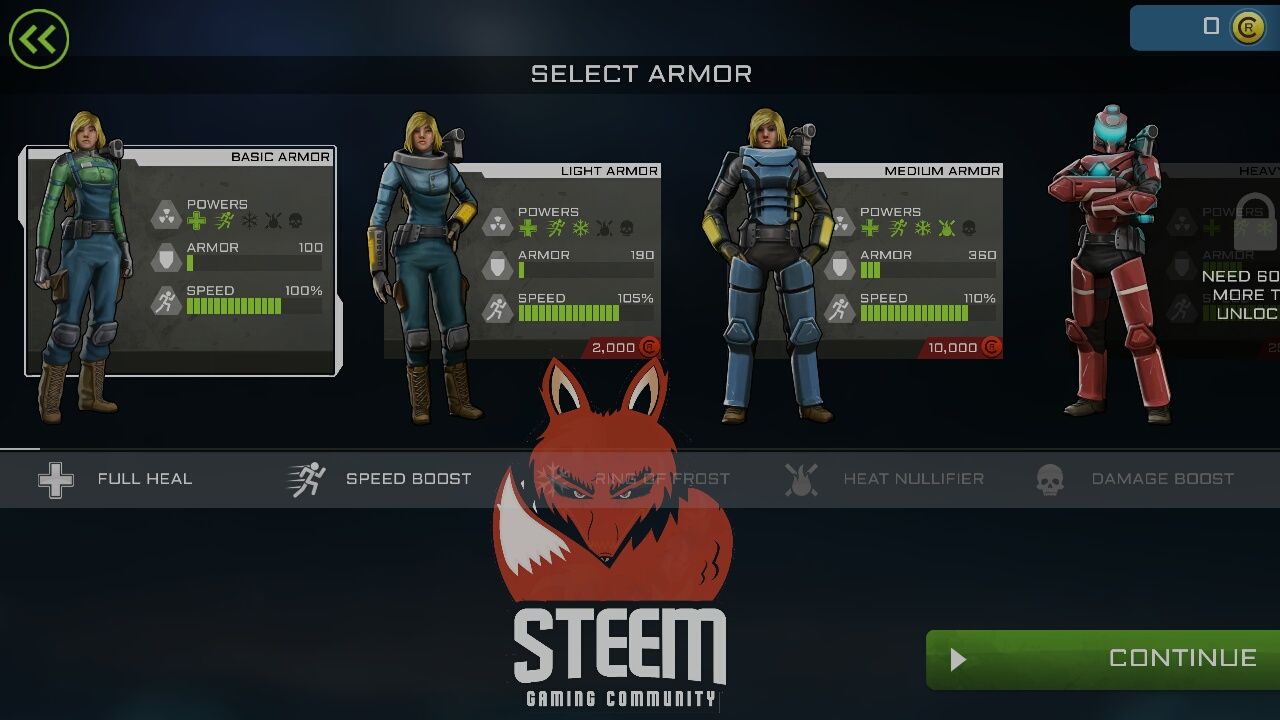Image resolution: width=1280 pixels, height=720 pixels.
Task: Pick the Medium Armor card
Action: 862,262
